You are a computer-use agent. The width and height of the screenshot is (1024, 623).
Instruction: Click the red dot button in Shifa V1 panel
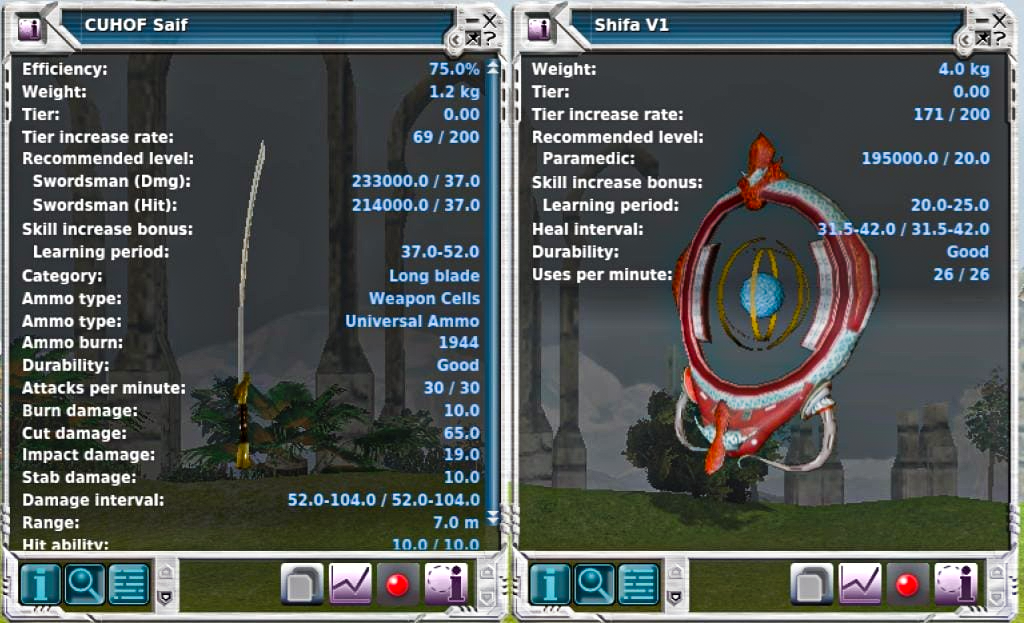click(x=907, y=584)
